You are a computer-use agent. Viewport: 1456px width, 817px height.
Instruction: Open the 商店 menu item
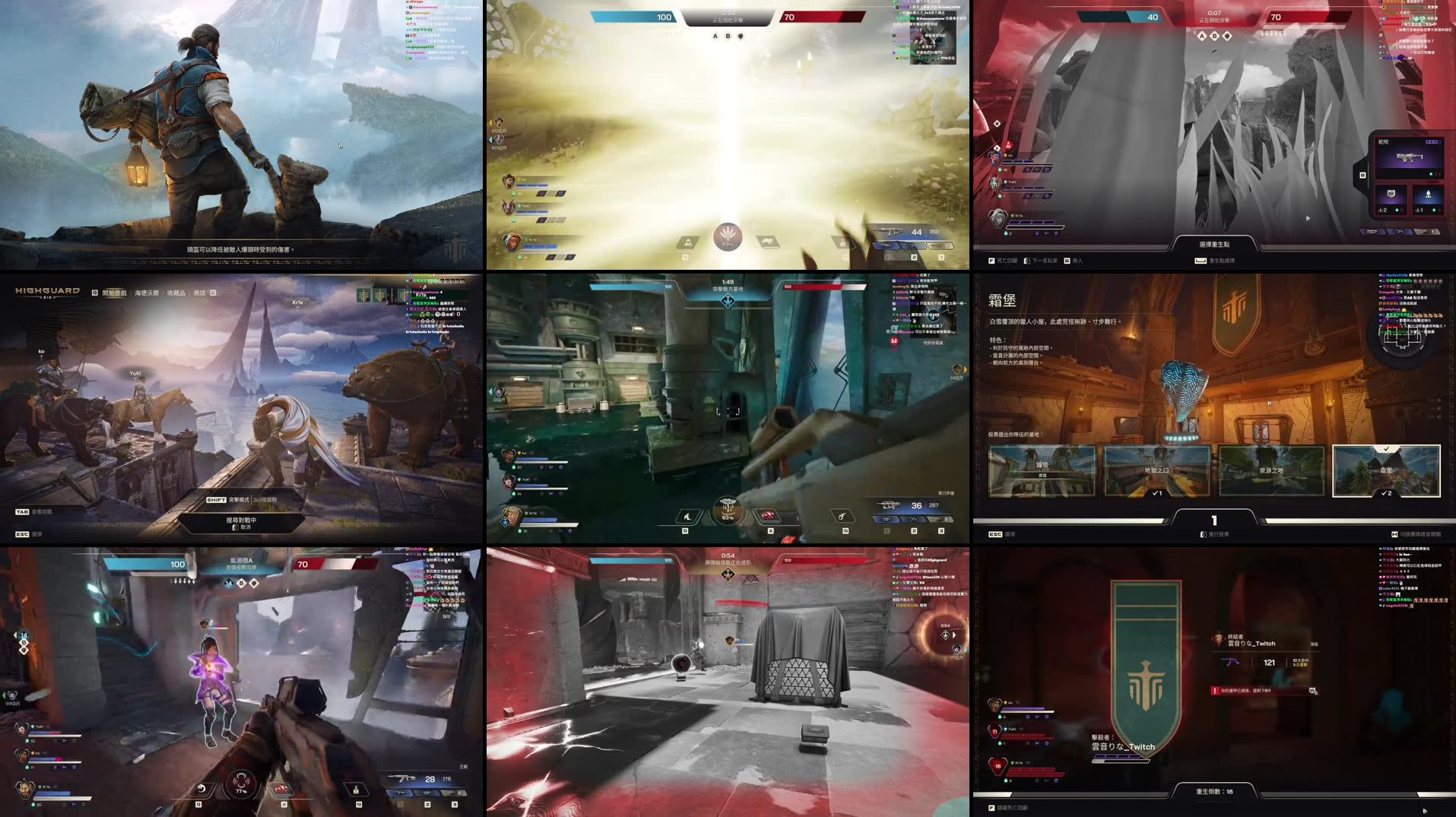pyautogui.click(x=201, y=293)
